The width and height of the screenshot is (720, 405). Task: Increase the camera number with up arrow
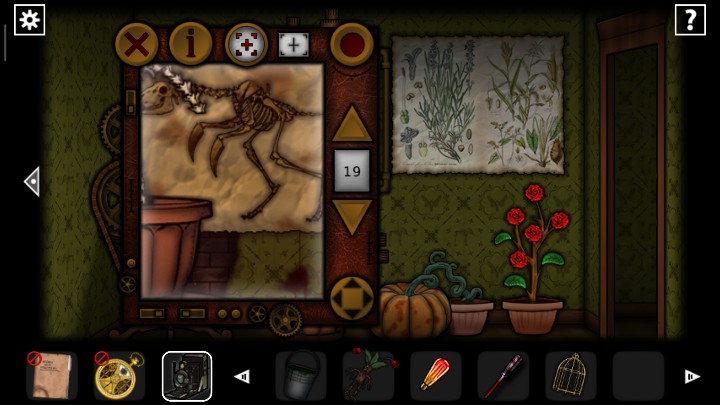[351, 124]
